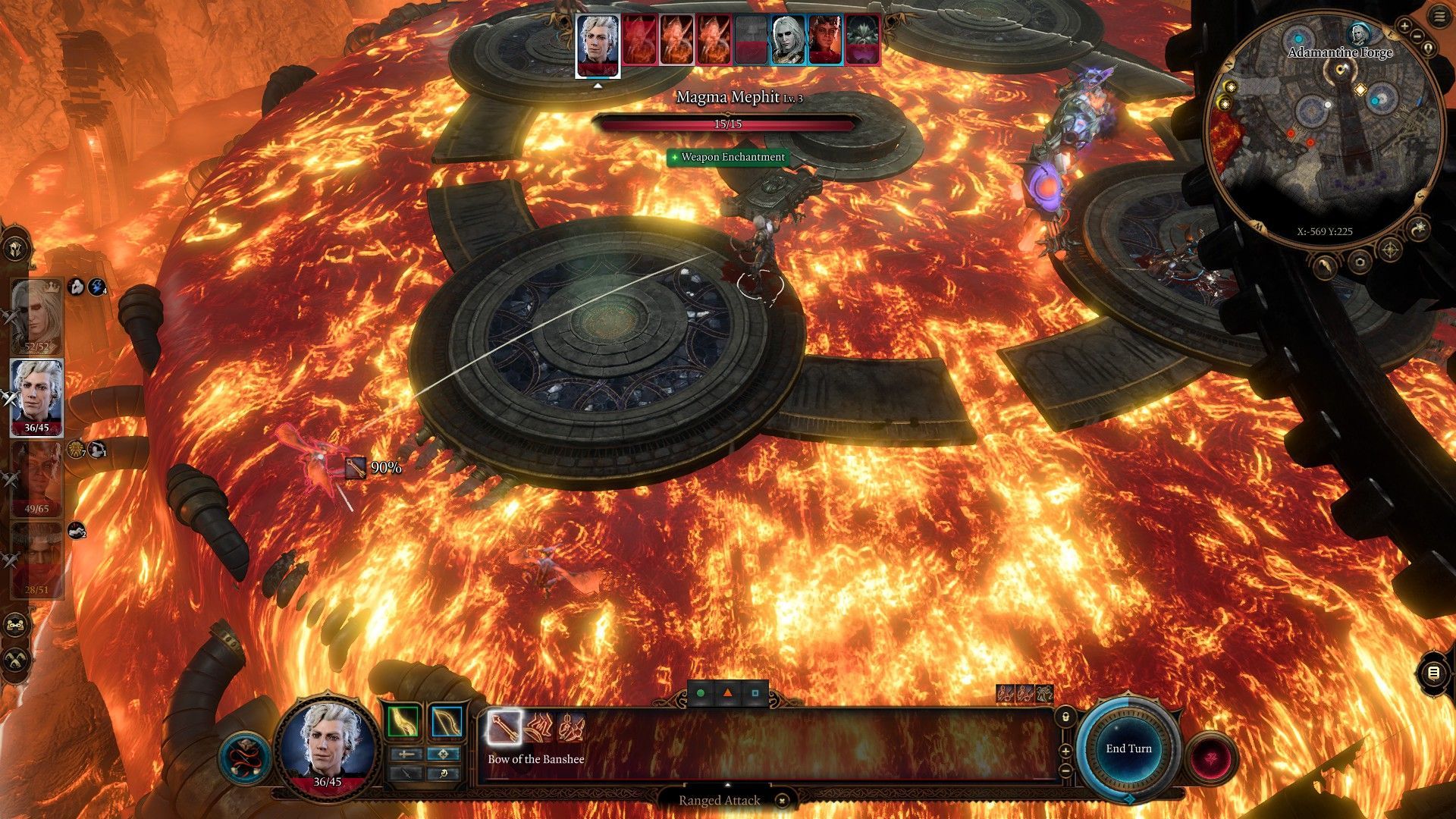
Task: Open the combat log panel button
Action: pos(1432,673)
